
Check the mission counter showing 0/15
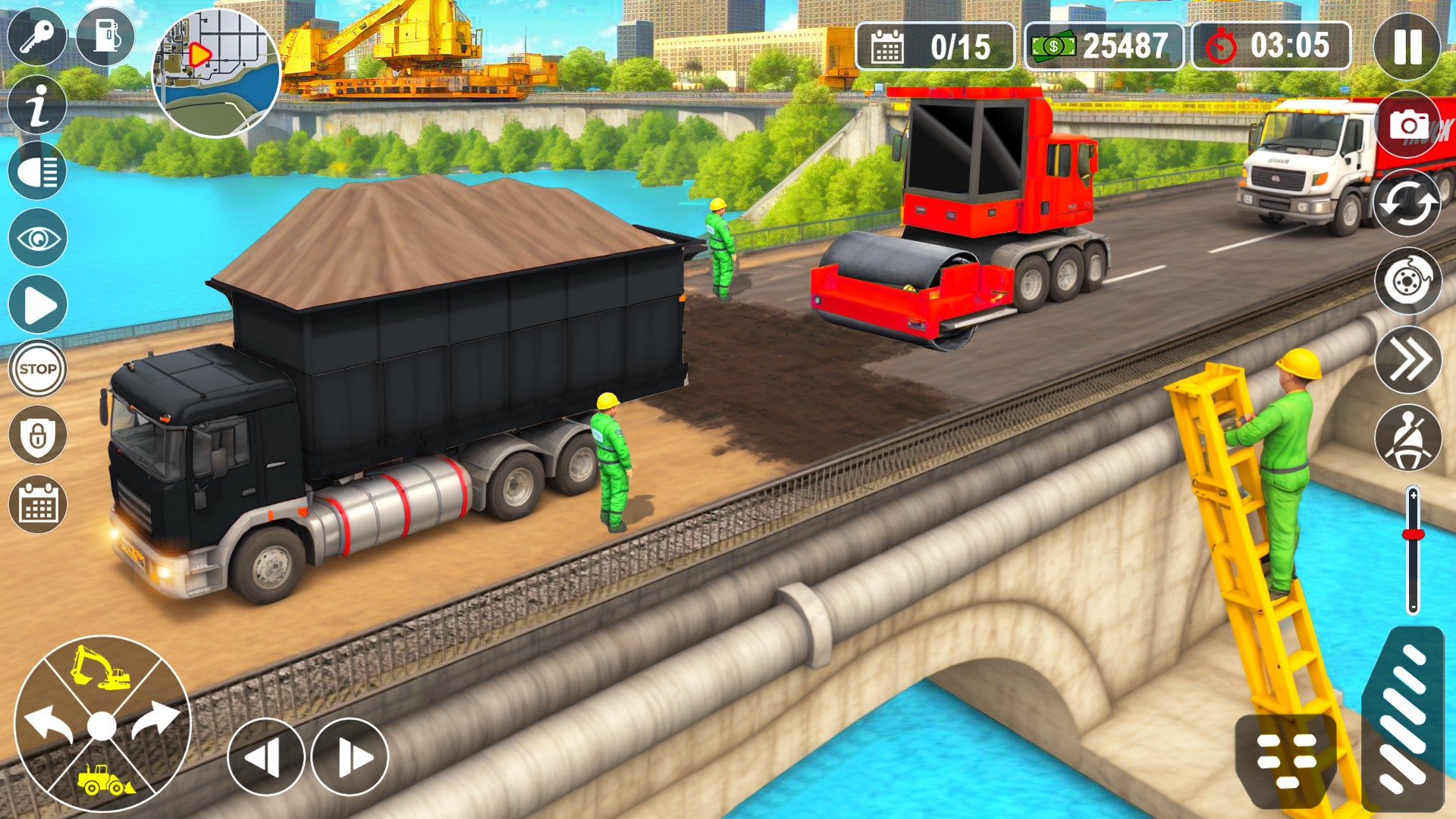[x=935, y=45]
